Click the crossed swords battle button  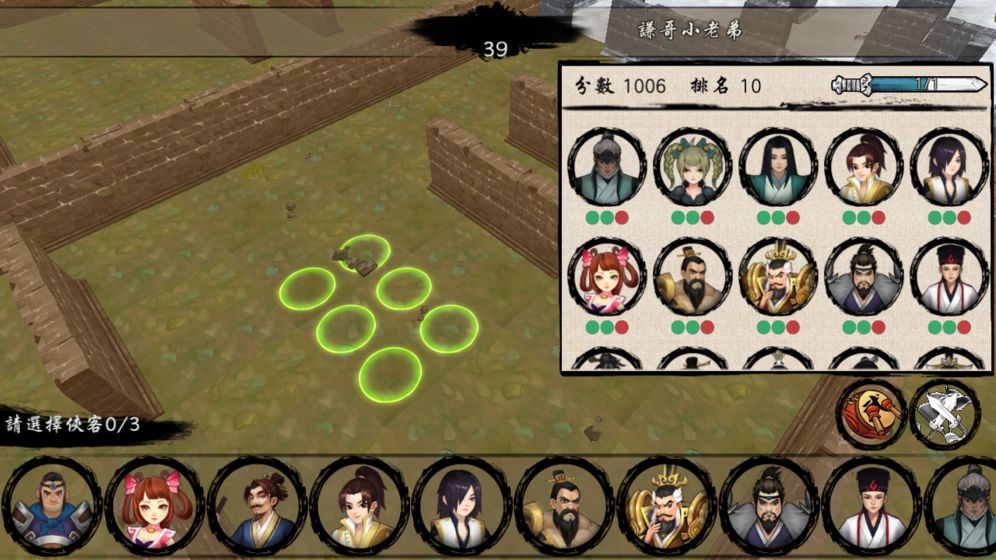[x=945, y=413]
